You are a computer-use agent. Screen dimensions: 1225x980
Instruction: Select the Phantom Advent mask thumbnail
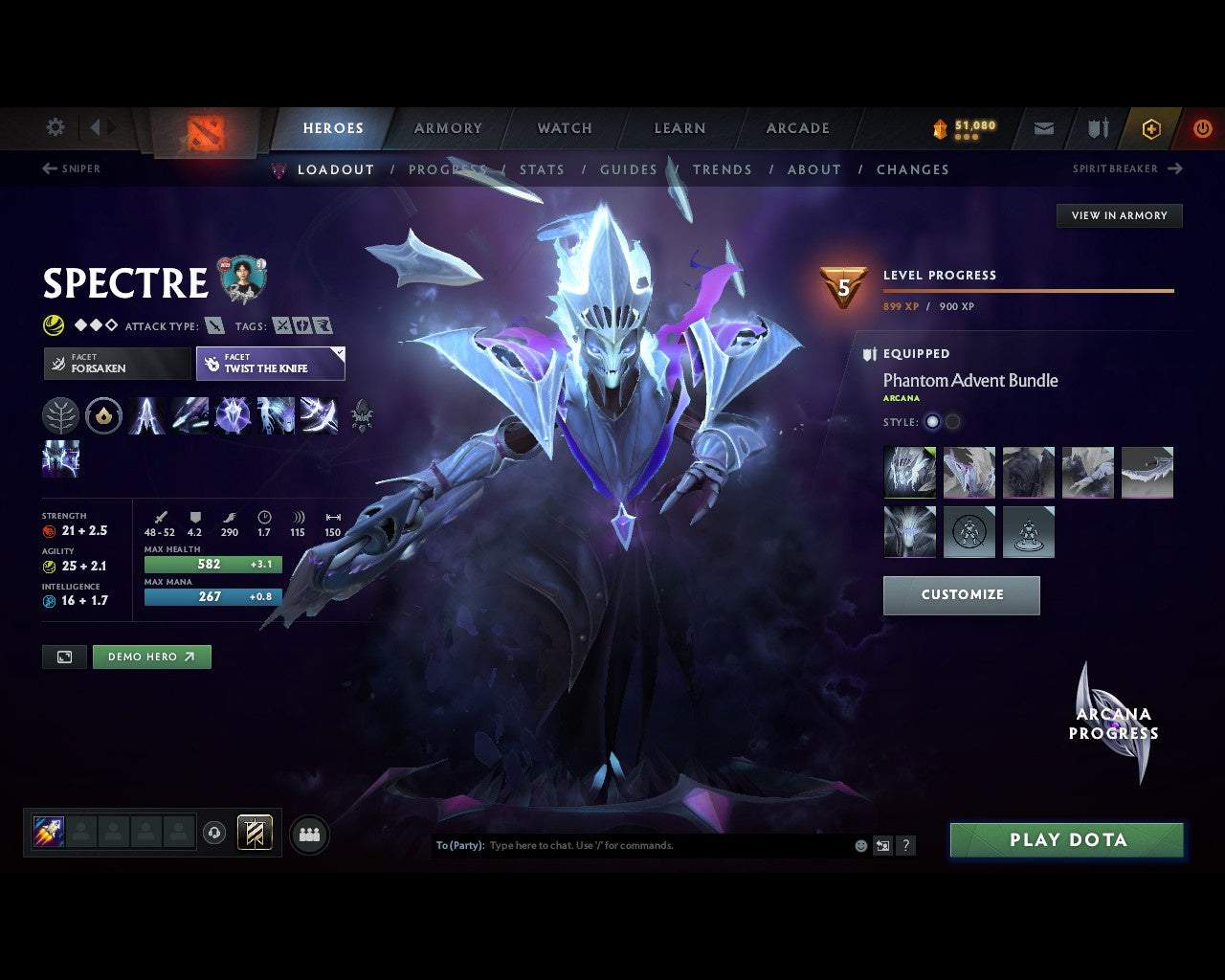(x=909, y=472)
